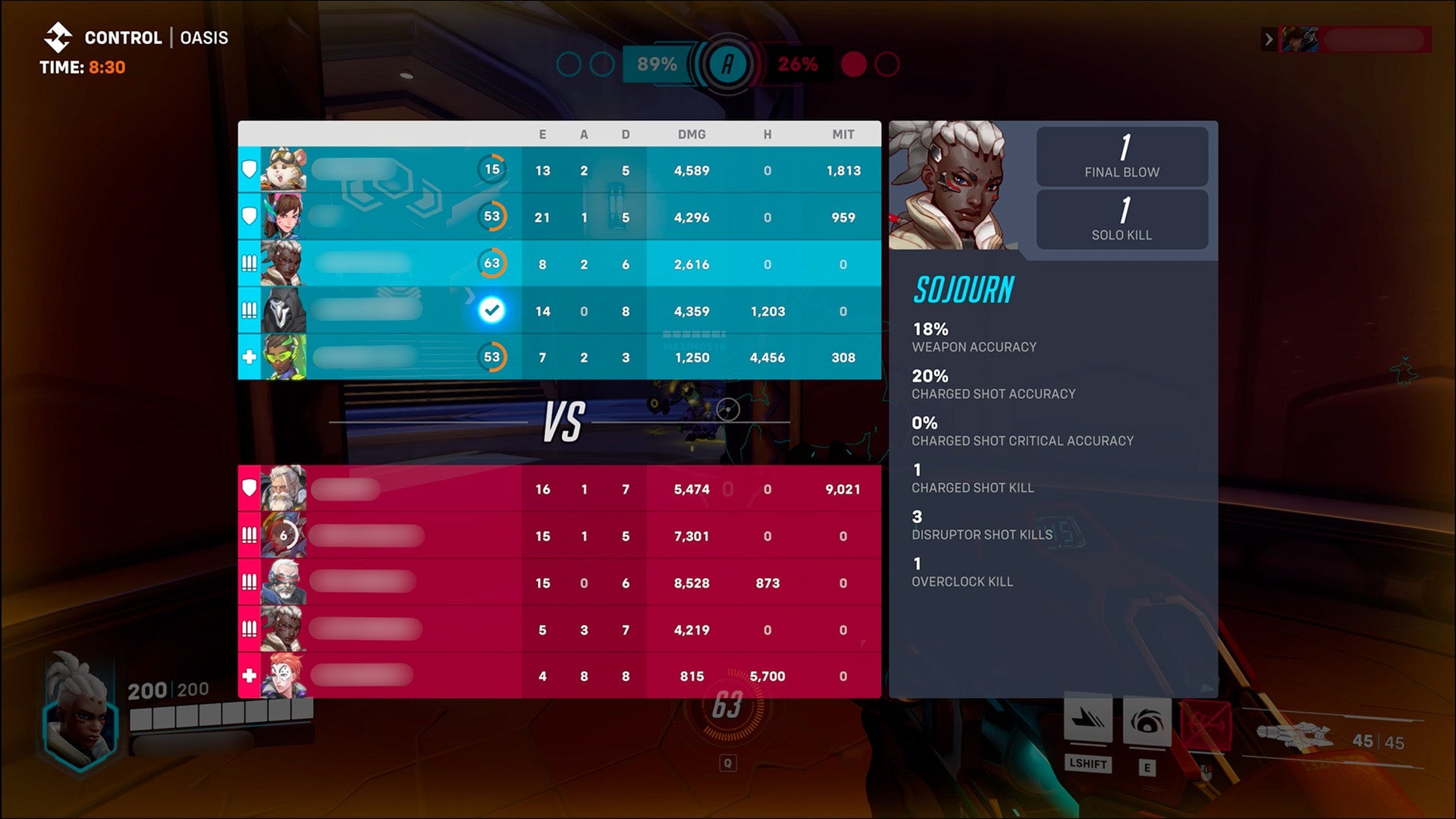This screenshot has width=1456, height=819.
Task: Click the support role icon on Lucio's row
Action: [250, 356]
